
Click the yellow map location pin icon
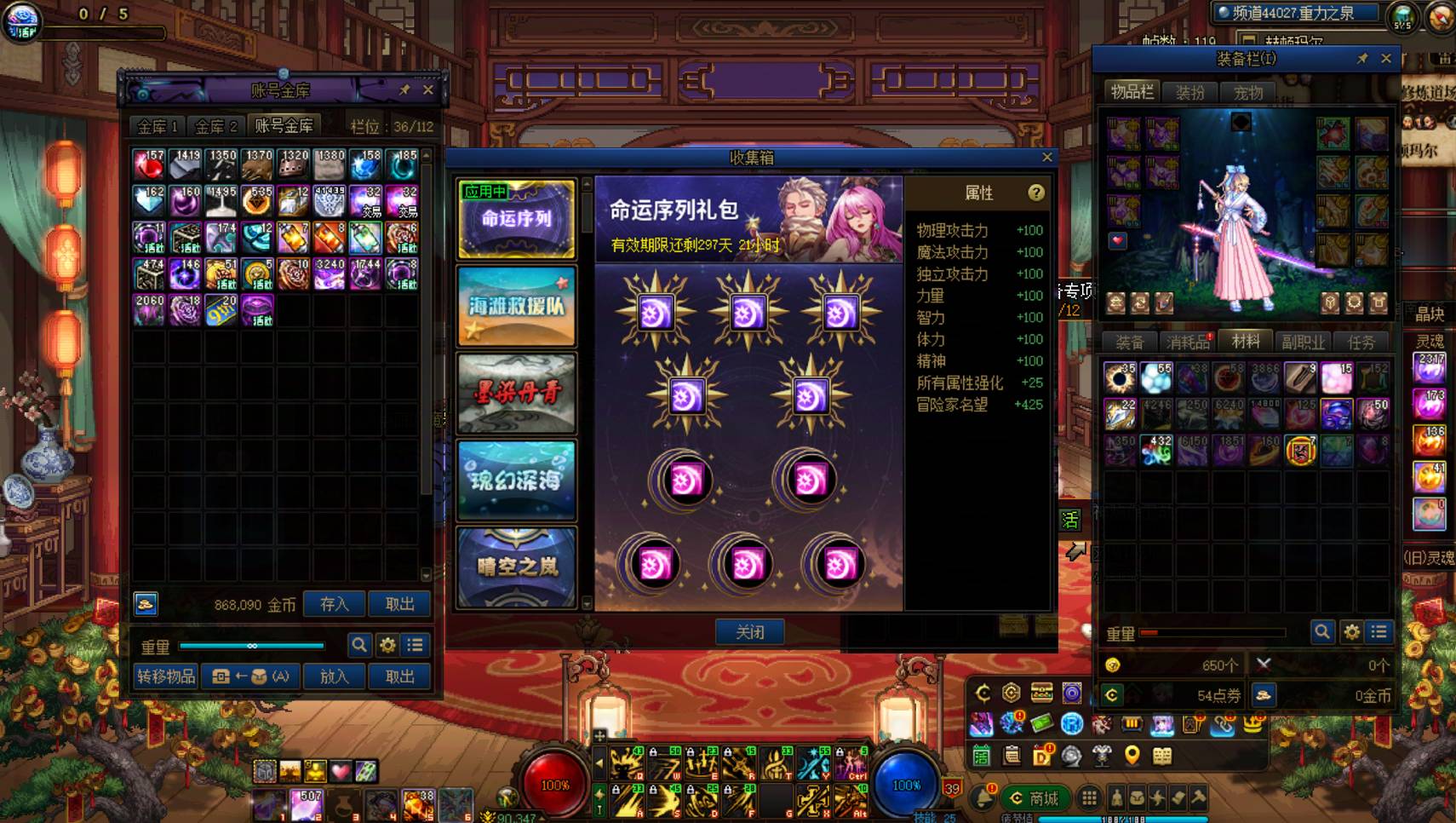tap(1132, 755)
